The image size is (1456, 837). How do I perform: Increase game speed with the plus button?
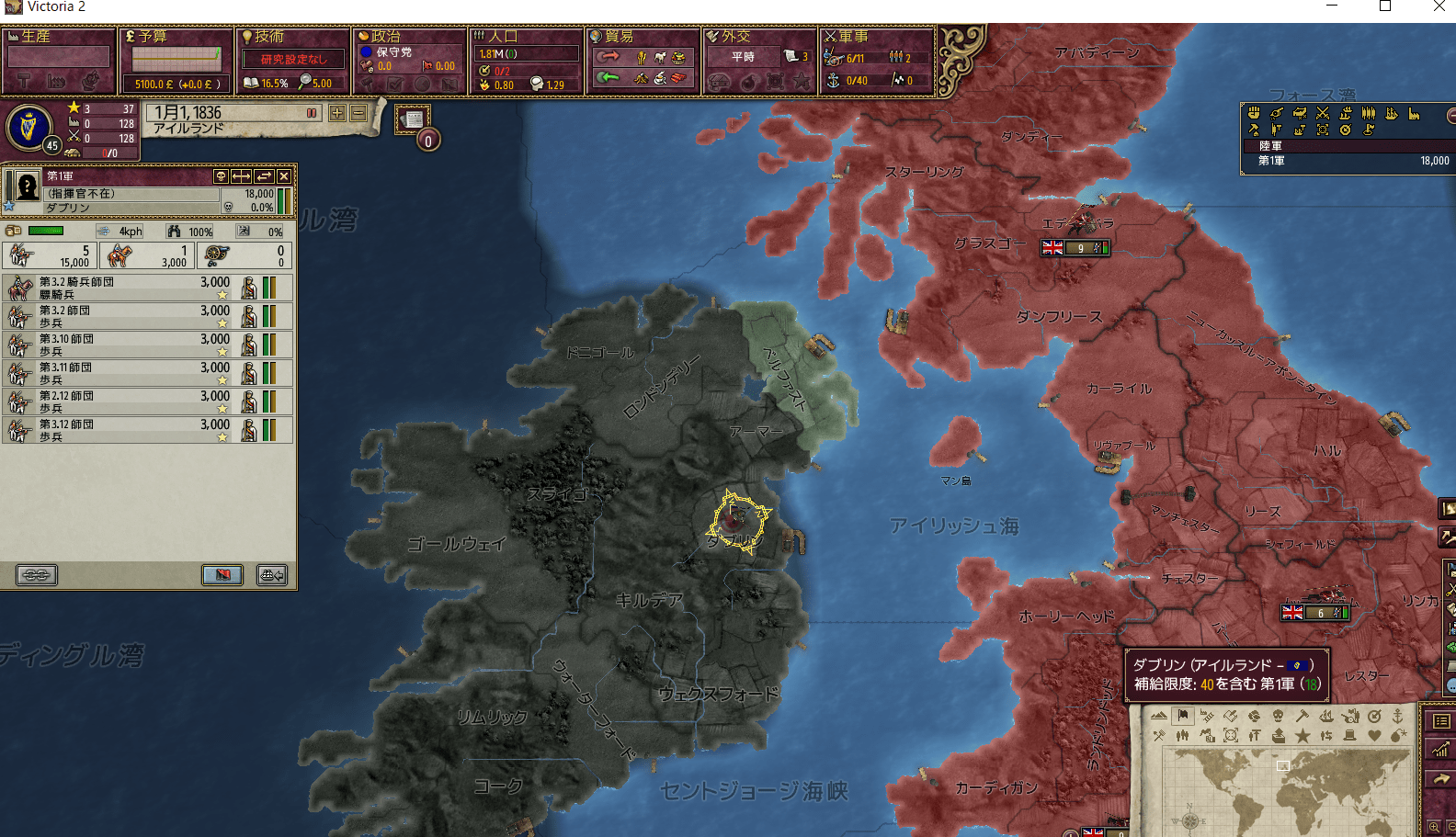(x=337, y=112)
